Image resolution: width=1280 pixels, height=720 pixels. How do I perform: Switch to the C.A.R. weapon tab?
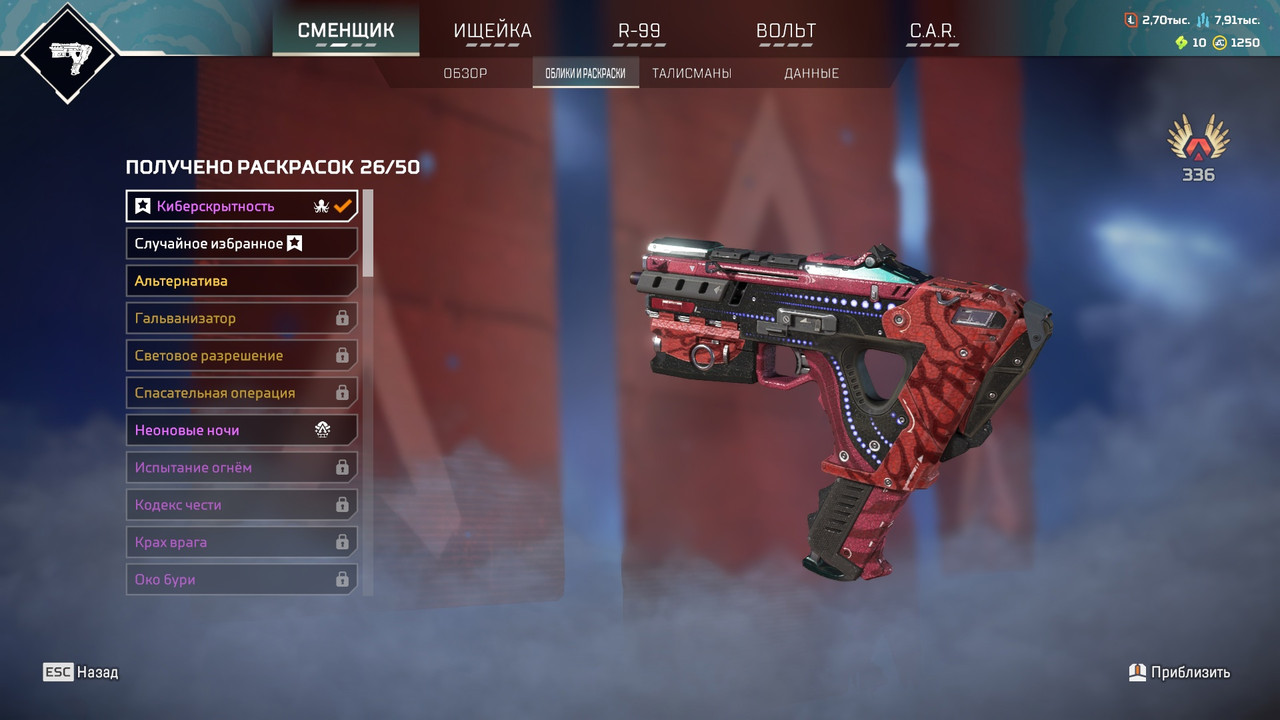(x=932, y=31)
